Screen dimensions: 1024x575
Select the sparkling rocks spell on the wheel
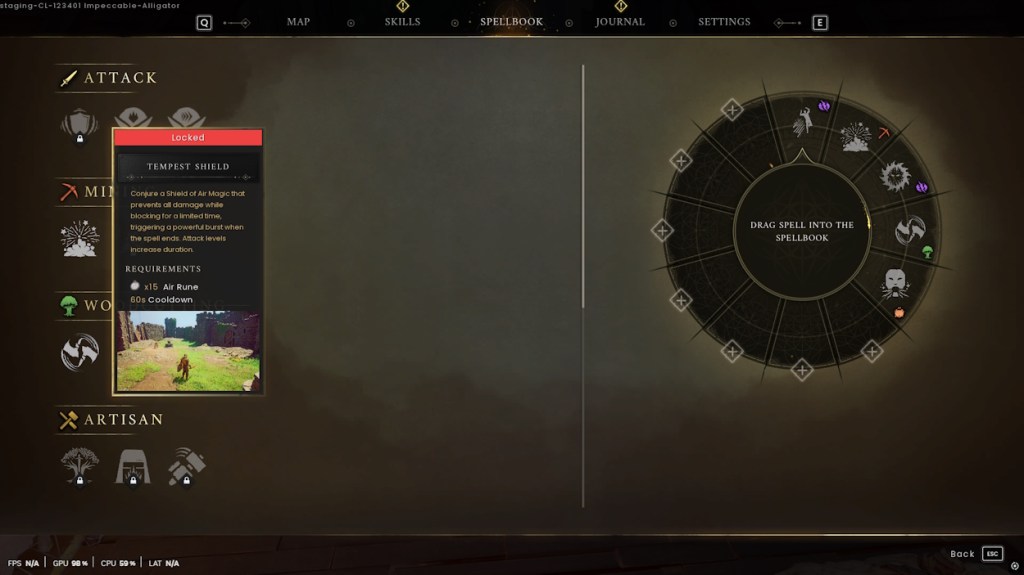855,138
